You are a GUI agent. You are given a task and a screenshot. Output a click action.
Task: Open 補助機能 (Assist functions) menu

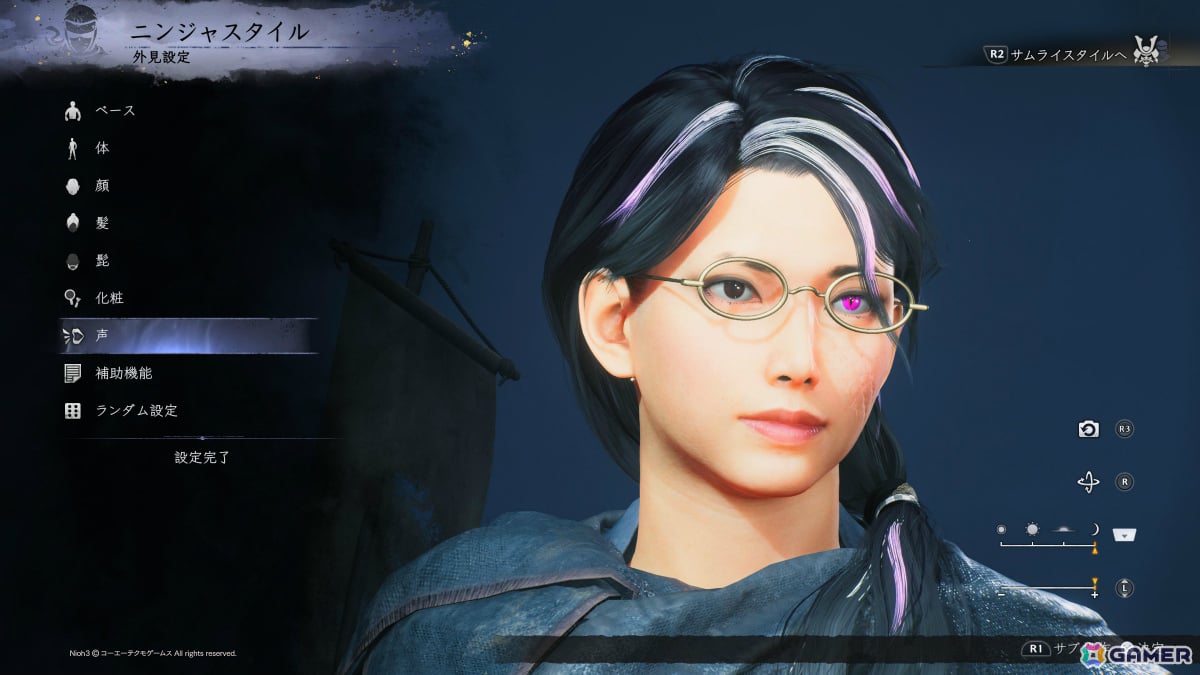(123, 373)
